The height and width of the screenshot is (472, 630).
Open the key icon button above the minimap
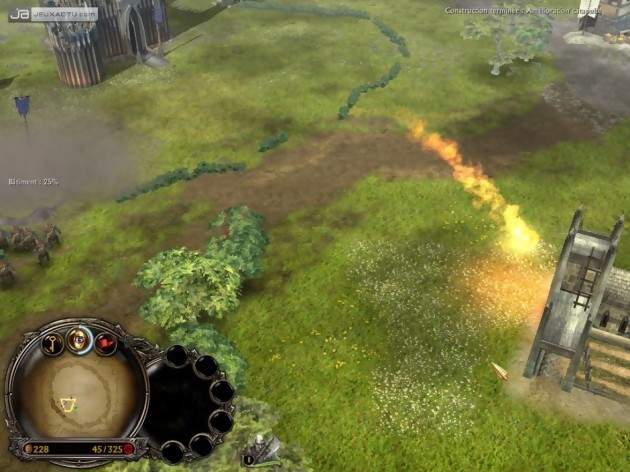tap(54, 343)
